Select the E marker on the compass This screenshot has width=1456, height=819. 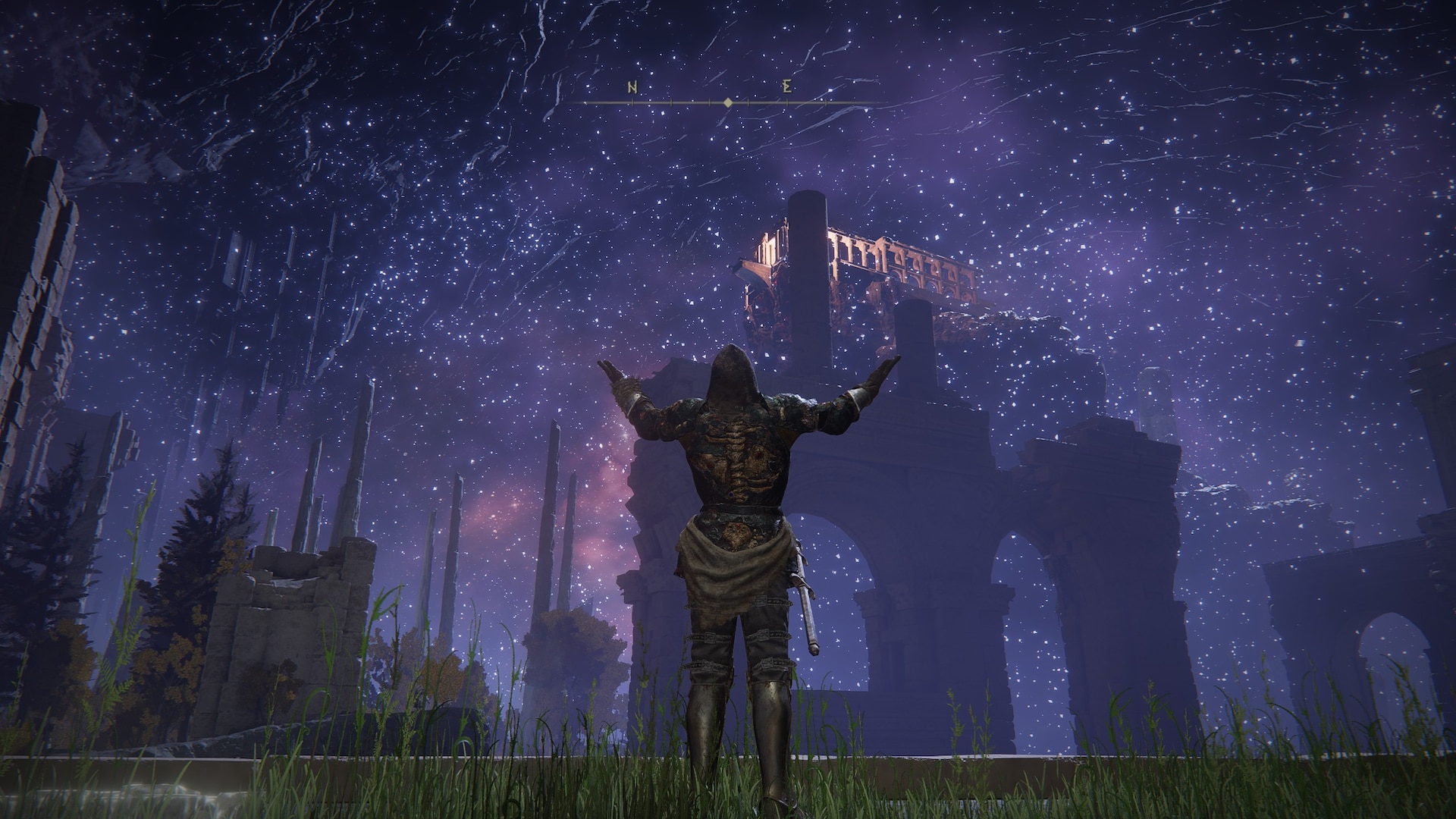pyautogui.click(x=788, y=87)
